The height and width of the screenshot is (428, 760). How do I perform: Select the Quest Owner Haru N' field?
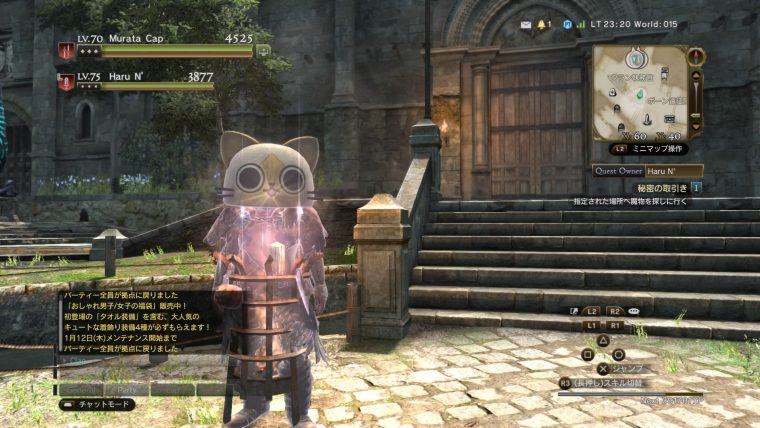[x=673, y=170]
